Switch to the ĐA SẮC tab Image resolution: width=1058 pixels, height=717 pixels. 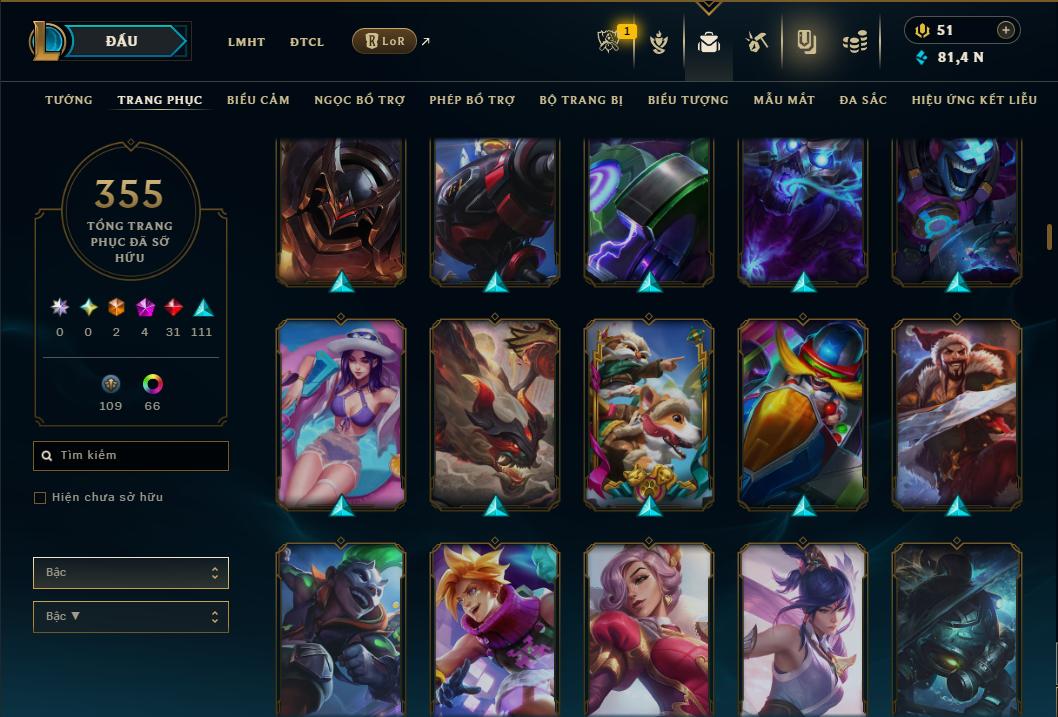tap(863, 100)
